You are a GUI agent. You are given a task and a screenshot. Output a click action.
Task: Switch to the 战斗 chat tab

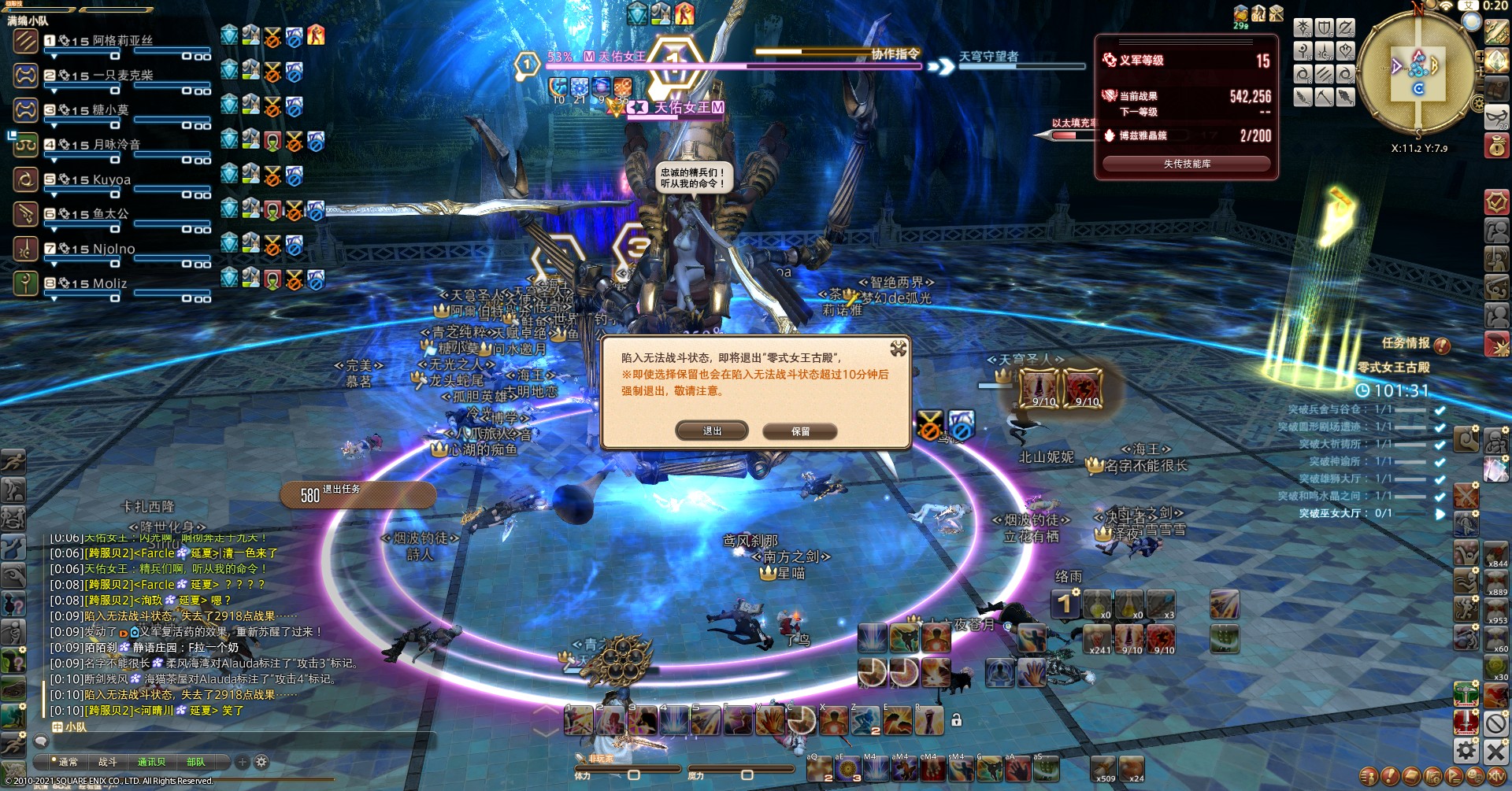(108, 762)
